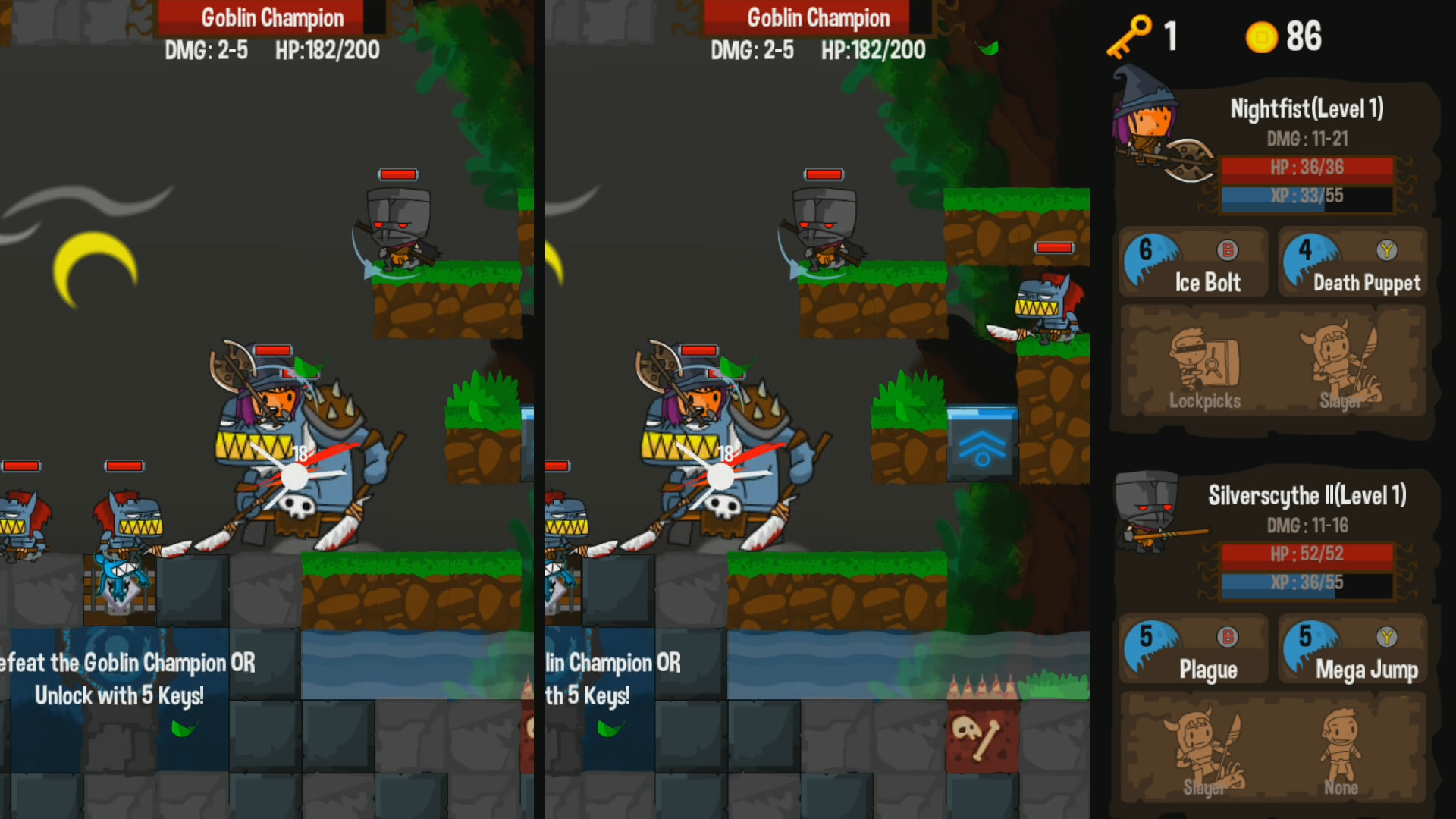Cast the Ice Bolt spell
Viewport: 1456px width, 819px height.
[1192, 263]
